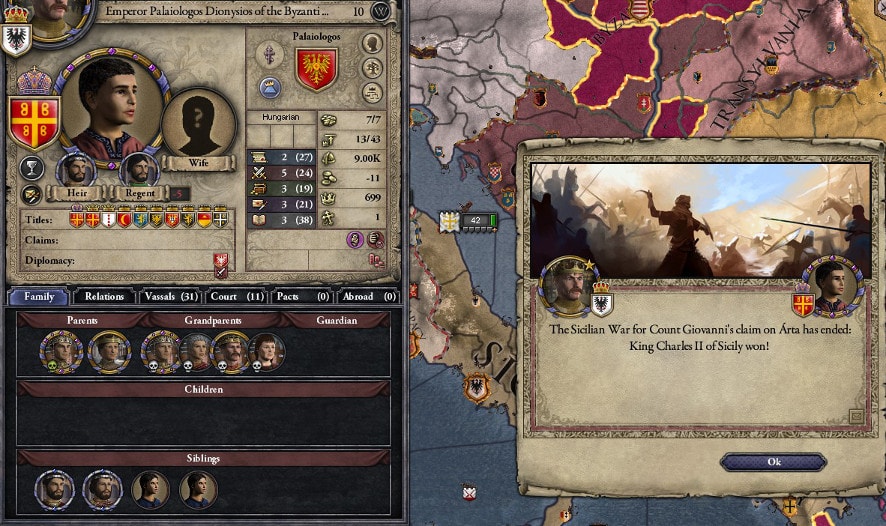Click the Wikipedia W button
Viewport: 886px width, 526px height.
pyautogui.click(x=381, y=12)
